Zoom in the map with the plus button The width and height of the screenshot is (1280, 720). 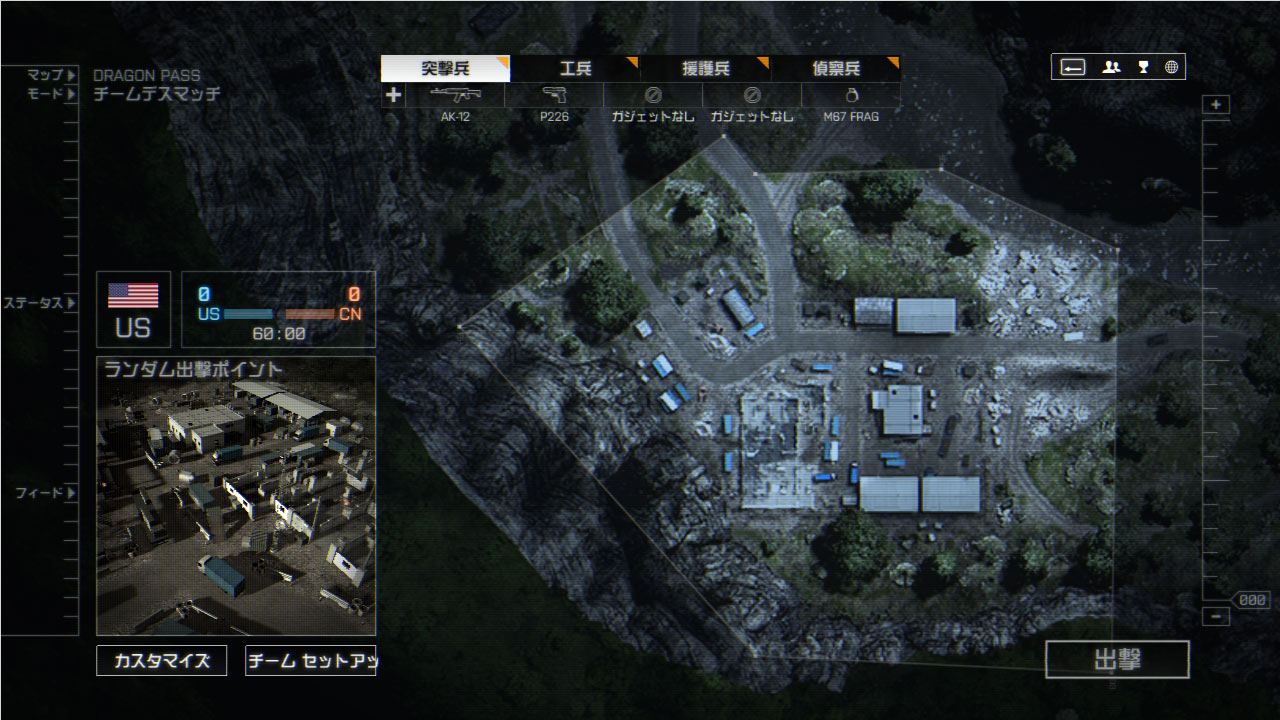tap(1216, 105)
